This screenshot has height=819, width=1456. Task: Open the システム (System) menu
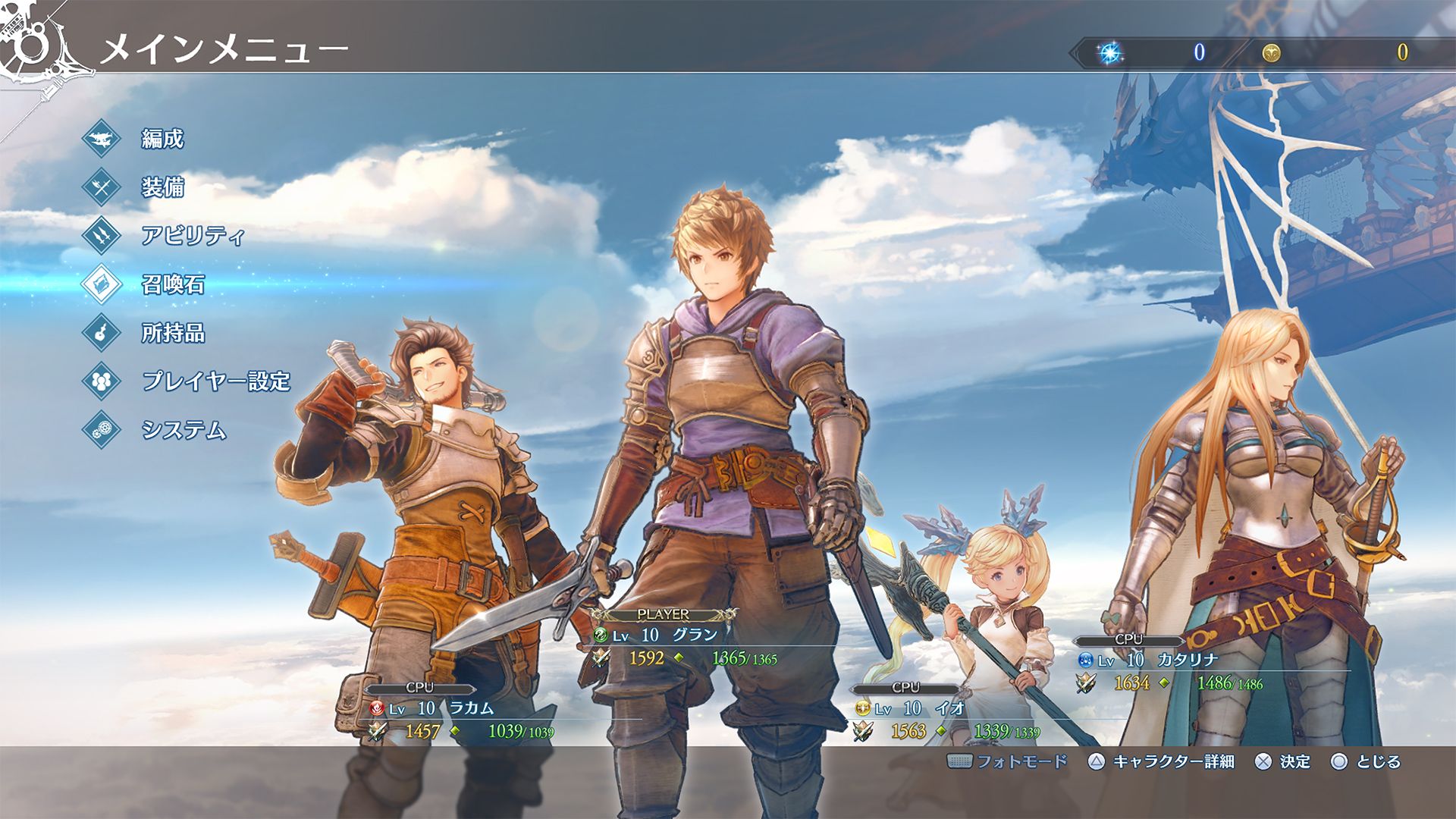click(x=183, y=430)
